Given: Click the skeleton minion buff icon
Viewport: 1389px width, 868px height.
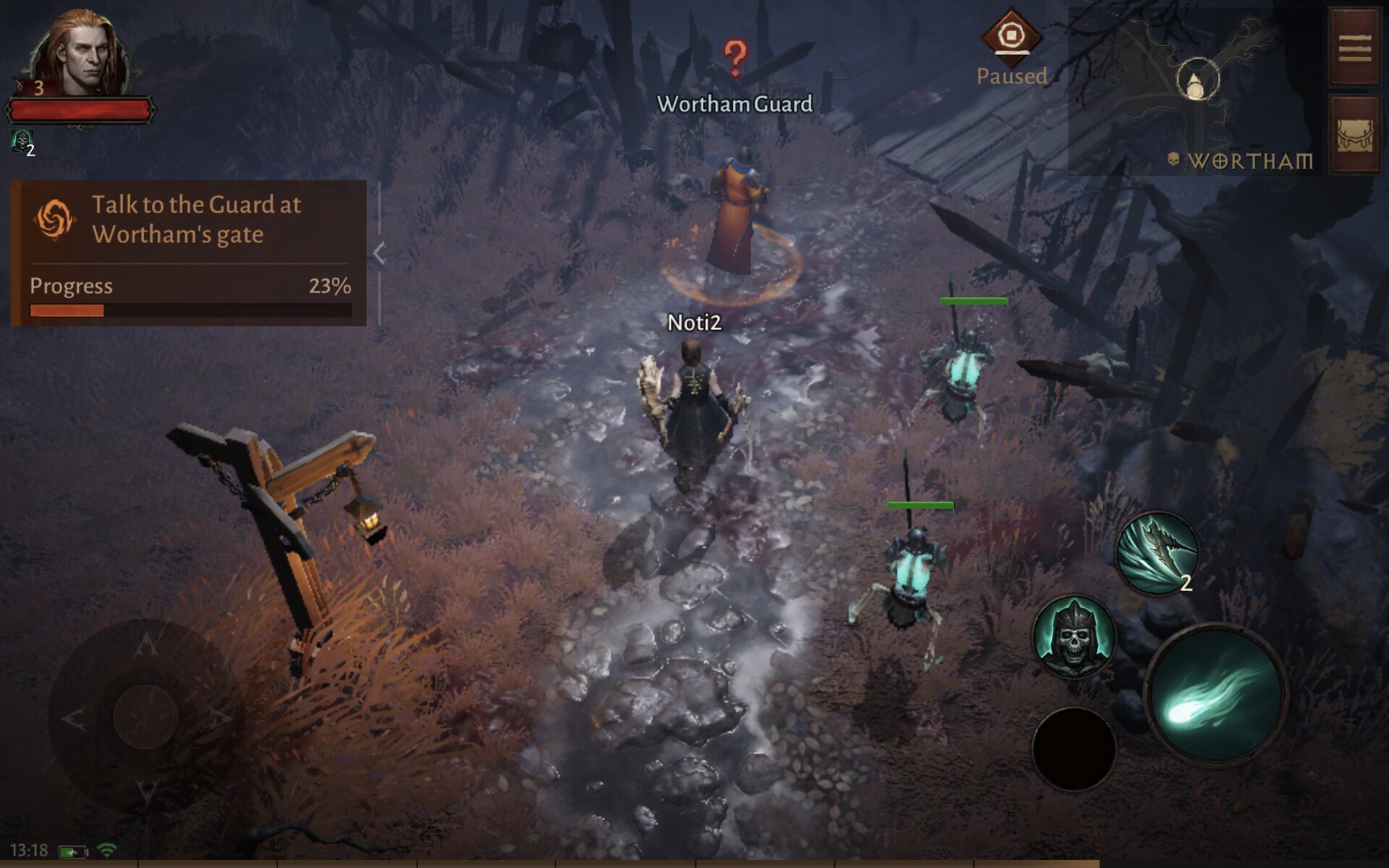Looking at the screenshot, I should (x=22, y=140).
